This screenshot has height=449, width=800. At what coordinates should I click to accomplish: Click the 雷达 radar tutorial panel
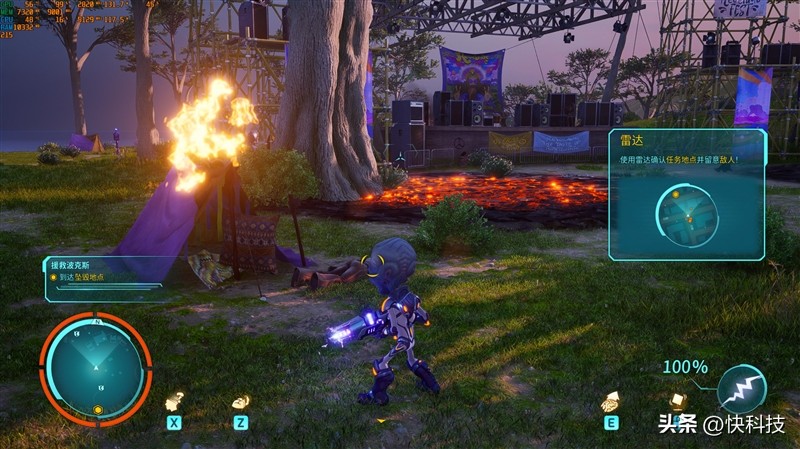(x=686, y=195)
